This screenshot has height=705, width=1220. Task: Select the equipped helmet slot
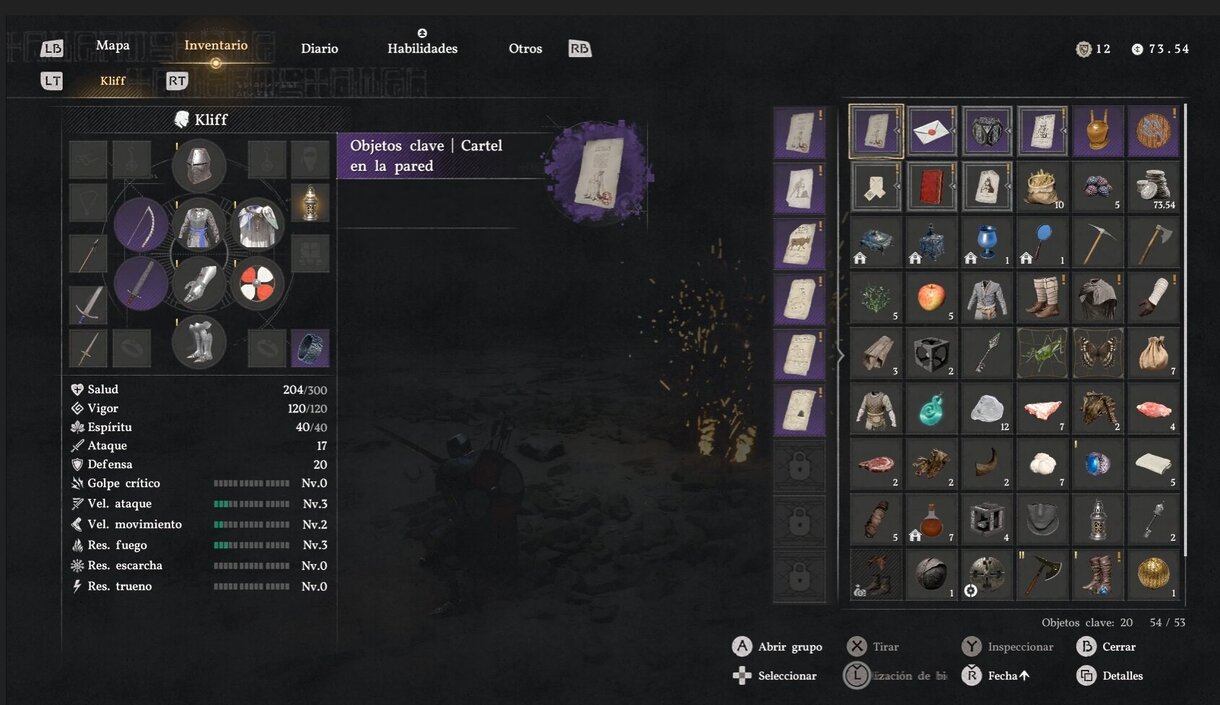click(199, 165)
